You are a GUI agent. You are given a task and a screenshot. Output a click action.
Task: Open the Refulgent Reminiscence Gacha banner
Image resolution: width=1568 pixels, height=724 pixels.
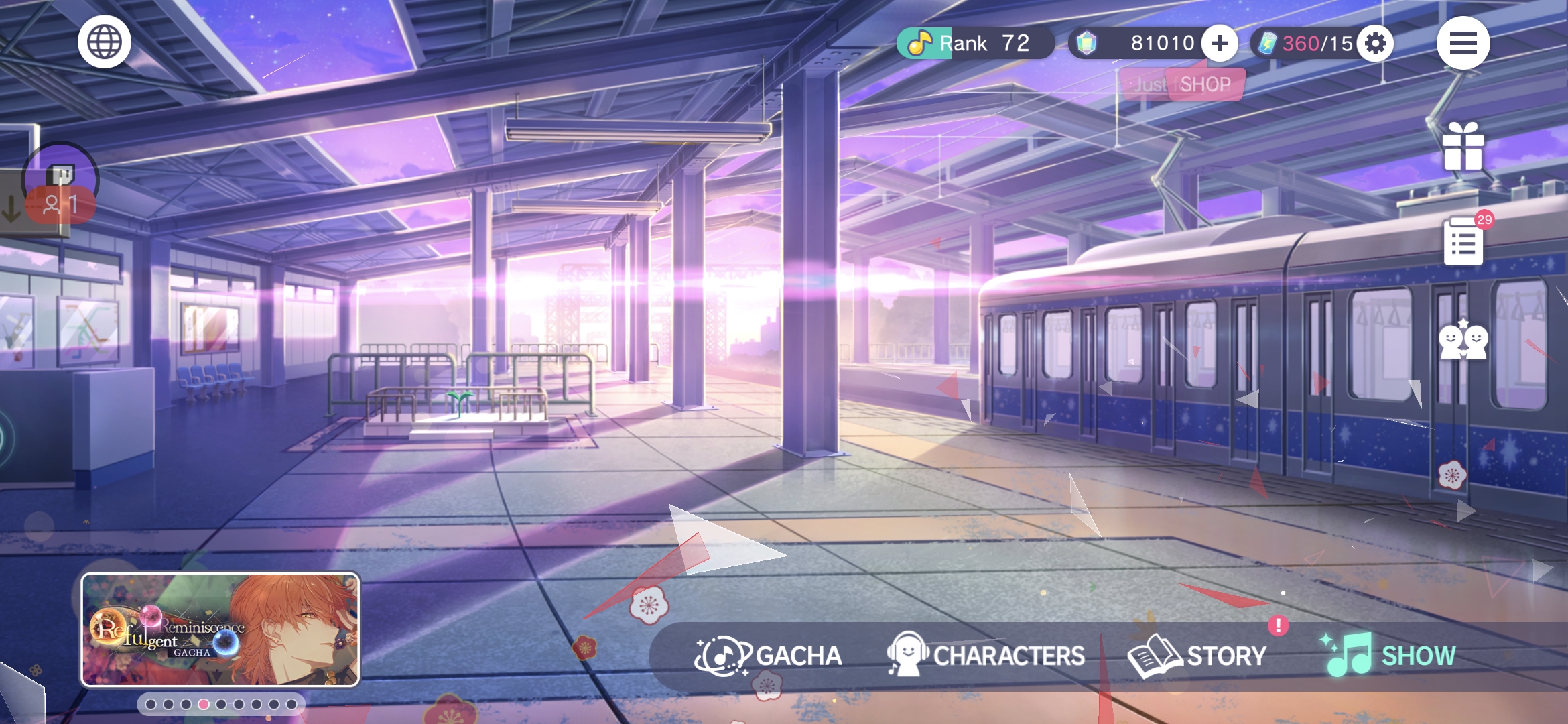220,629
